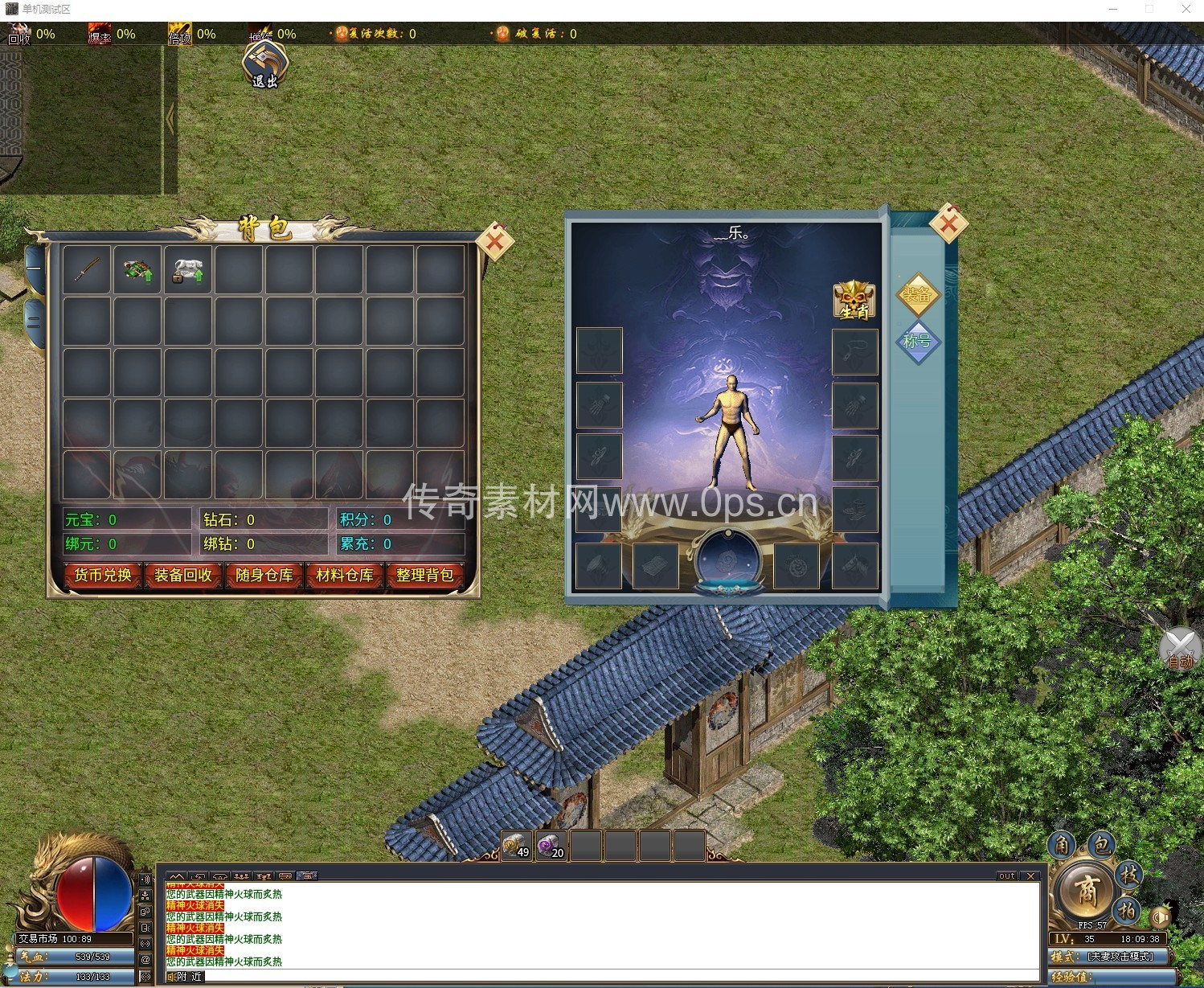Open 随身仓库 portable warehouse

click(x=264, y=576)
